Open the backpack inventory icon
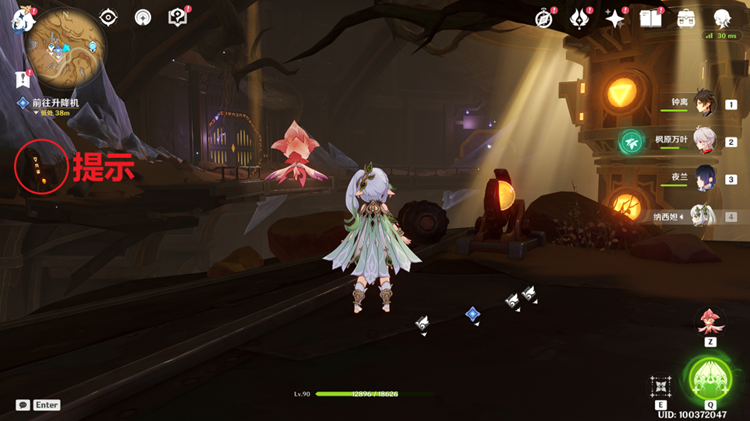Viewport: 750px width, 421px height. pyautogui.click(x=686, y=18)
